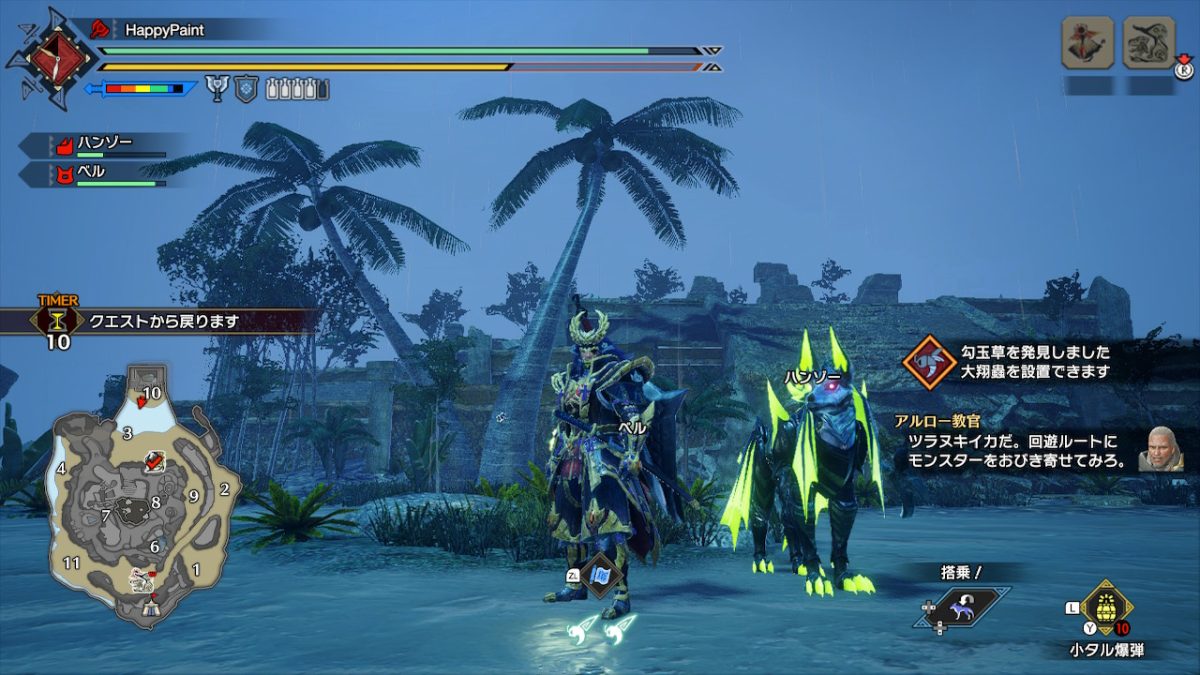
Task: Select the area 10 marker on minimap
Action: [x=152, y=392]
